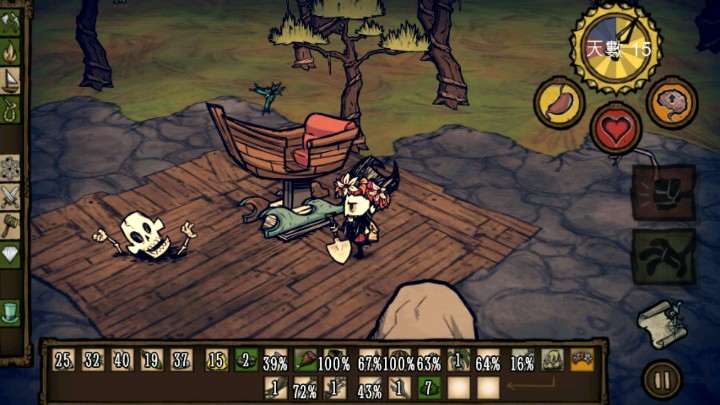Viewport: 720px width, 405px height.
Task: Select the inventory stack of 32
Action: [93, 360]
